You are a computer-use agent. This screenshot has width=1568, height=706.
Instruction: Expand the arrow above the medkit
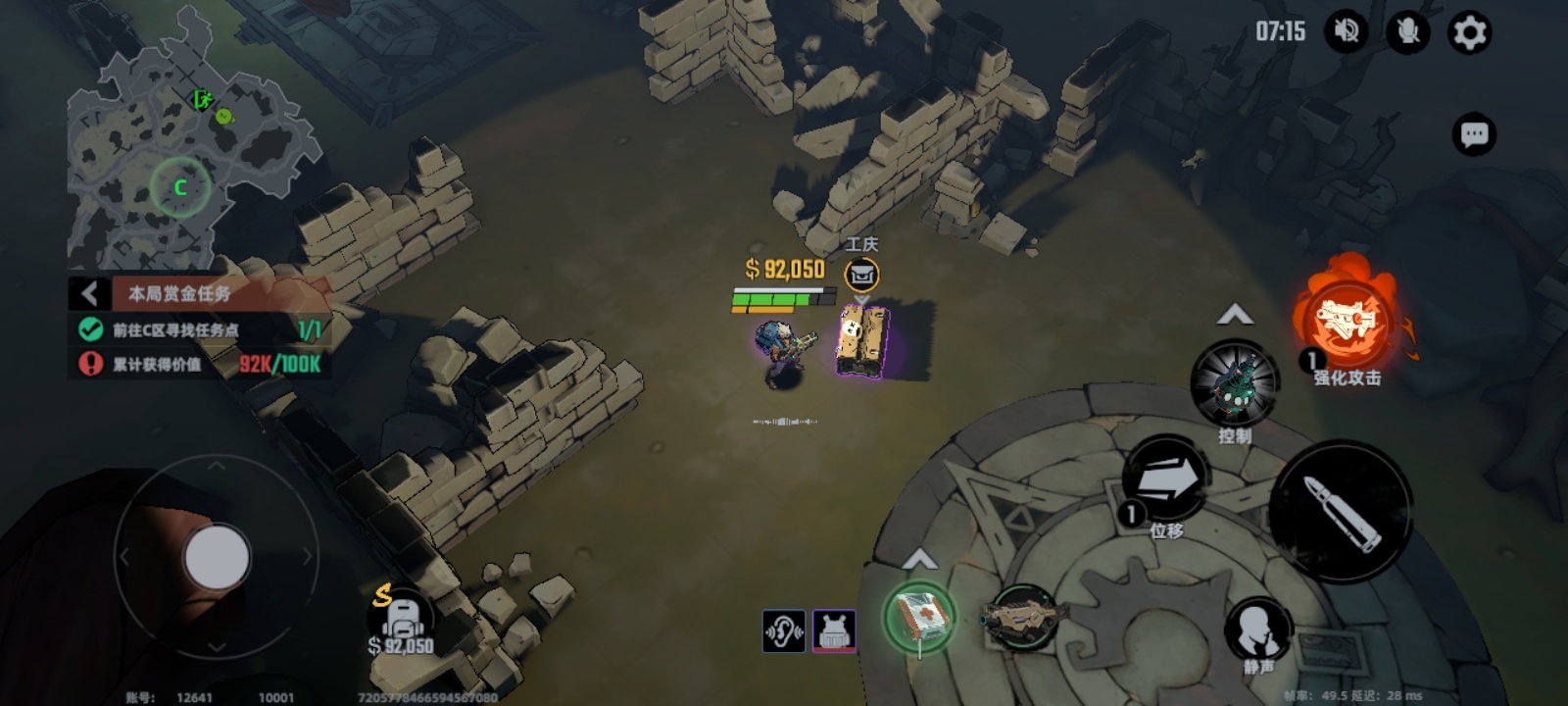point(918,560)
